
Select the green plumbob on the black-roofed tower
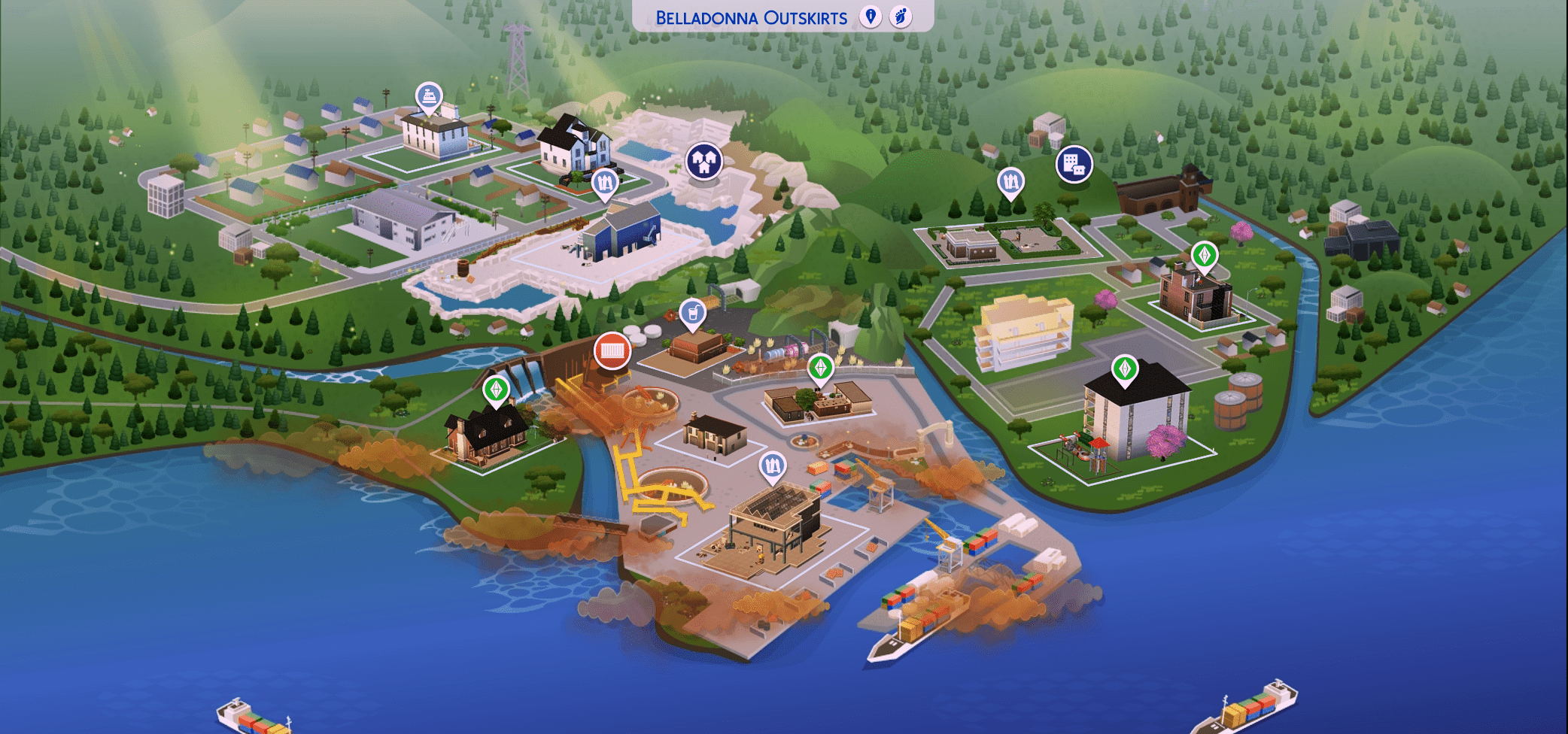1125,369
